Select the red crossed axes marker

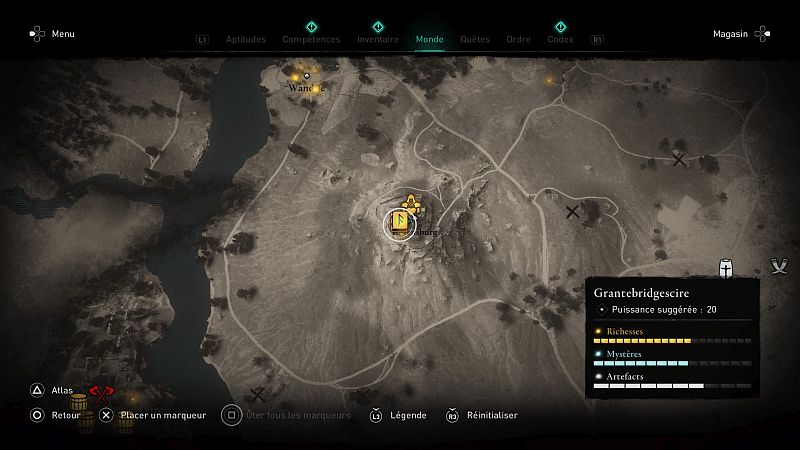[x=98, y=390]
